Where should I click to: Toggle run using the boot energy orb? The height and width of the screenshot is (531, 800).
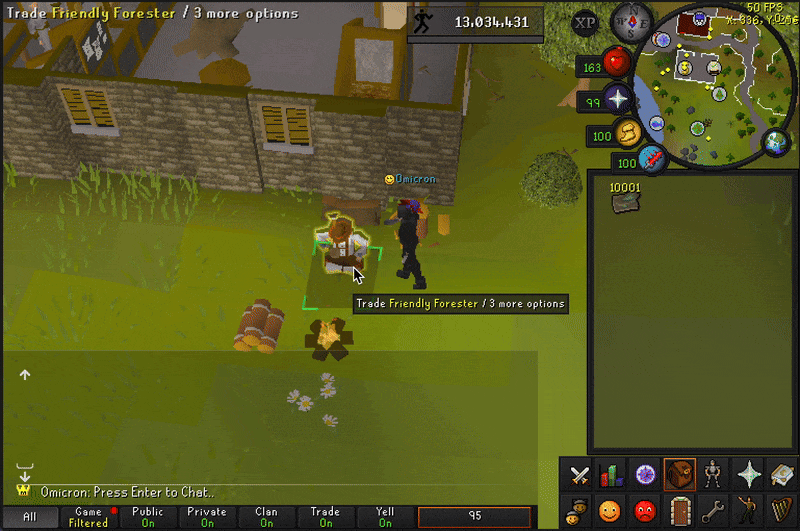pos(628,131)
